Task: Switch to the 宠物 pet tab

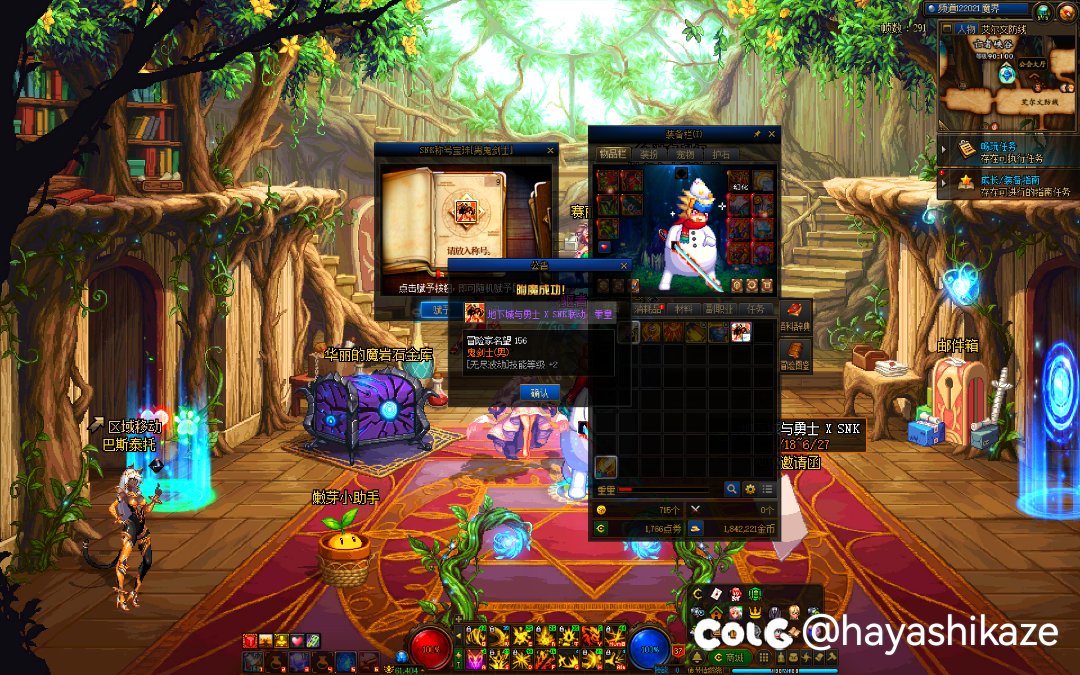Action: [x=684, y=154]
